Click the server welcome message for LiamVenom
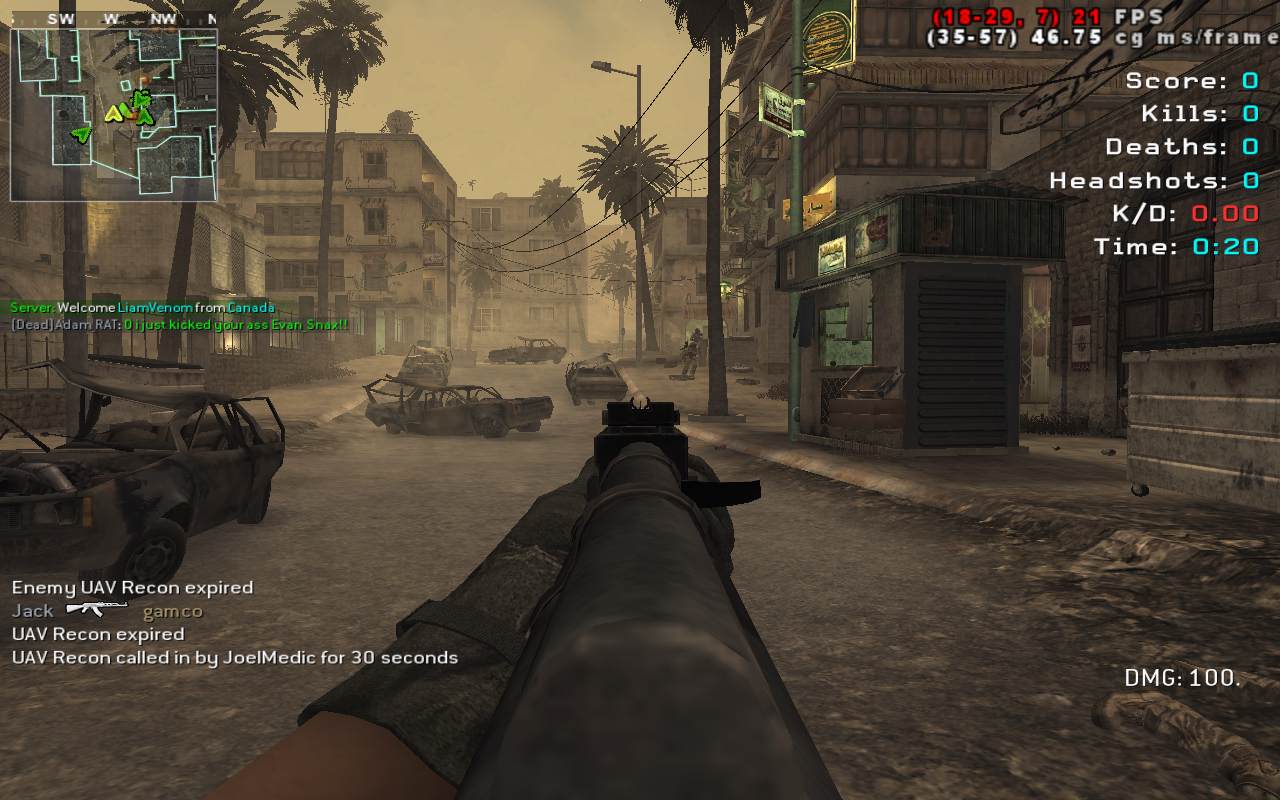This screenshot has width=1280, height=800. (x=142, y=308)
